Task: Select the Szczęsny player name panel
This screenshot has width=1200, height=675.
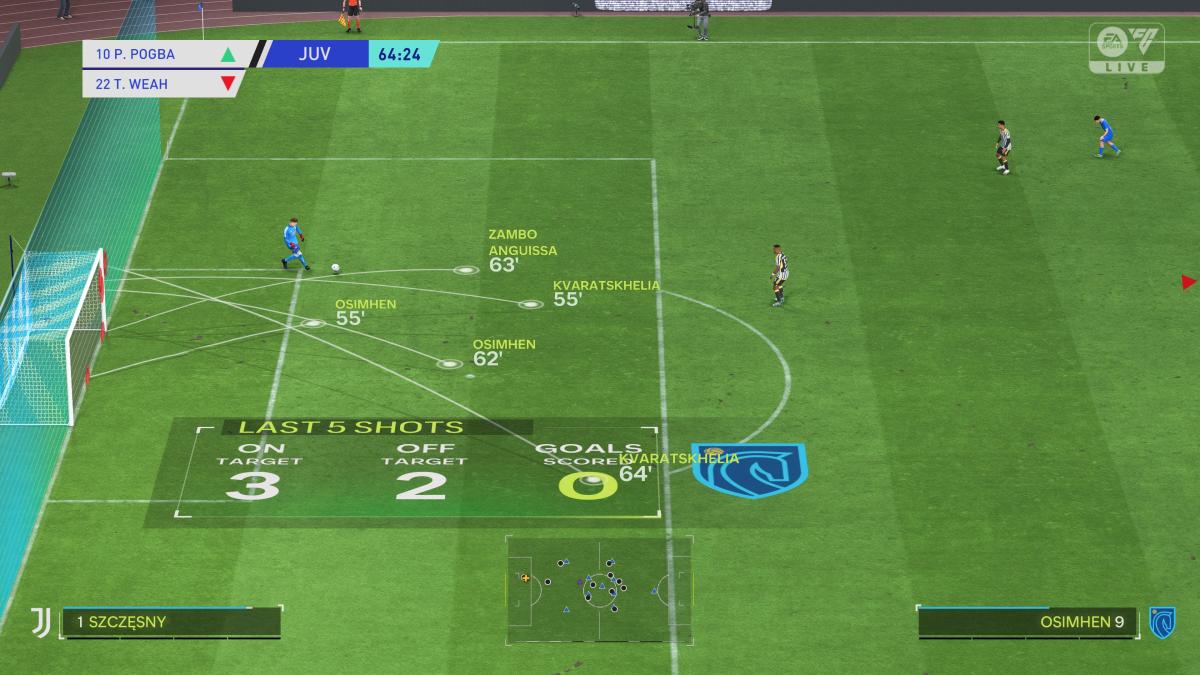Action: point(171,622)
